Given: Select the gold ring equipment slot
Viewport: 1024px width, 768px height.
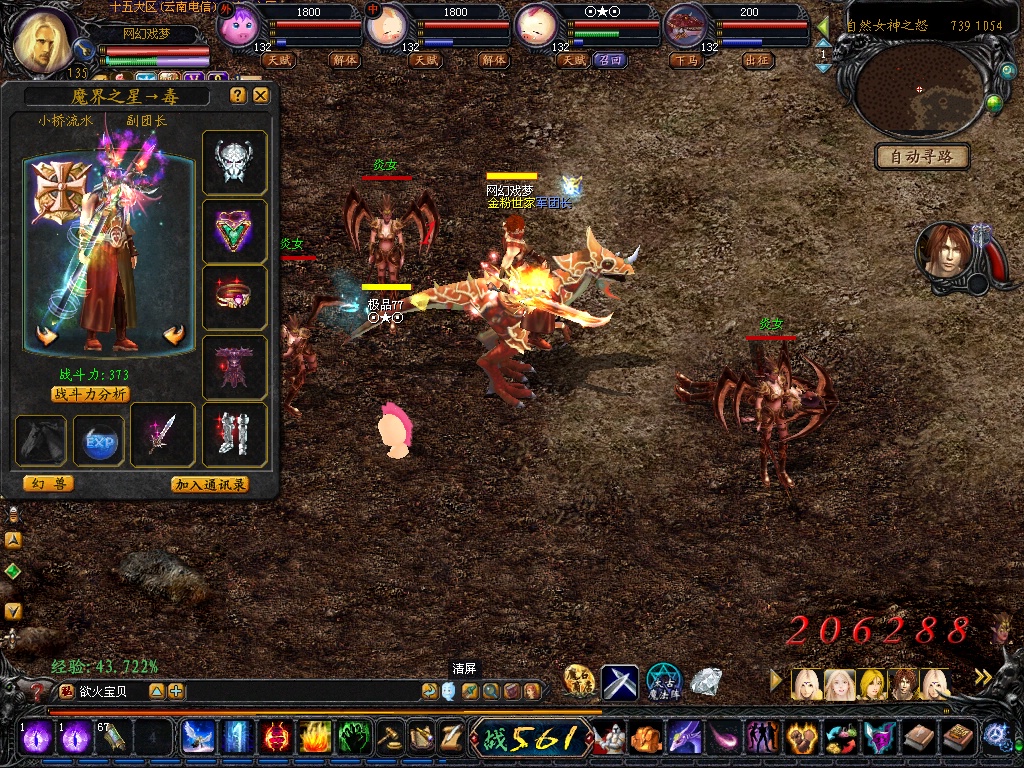Looking at the screenshot, I should click(x=235, y=298).
